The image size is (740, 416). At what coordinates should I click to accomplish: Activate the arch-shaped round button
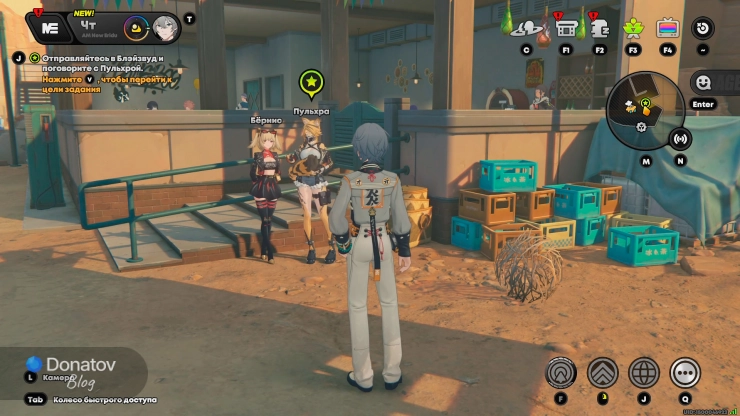point(561,373)
